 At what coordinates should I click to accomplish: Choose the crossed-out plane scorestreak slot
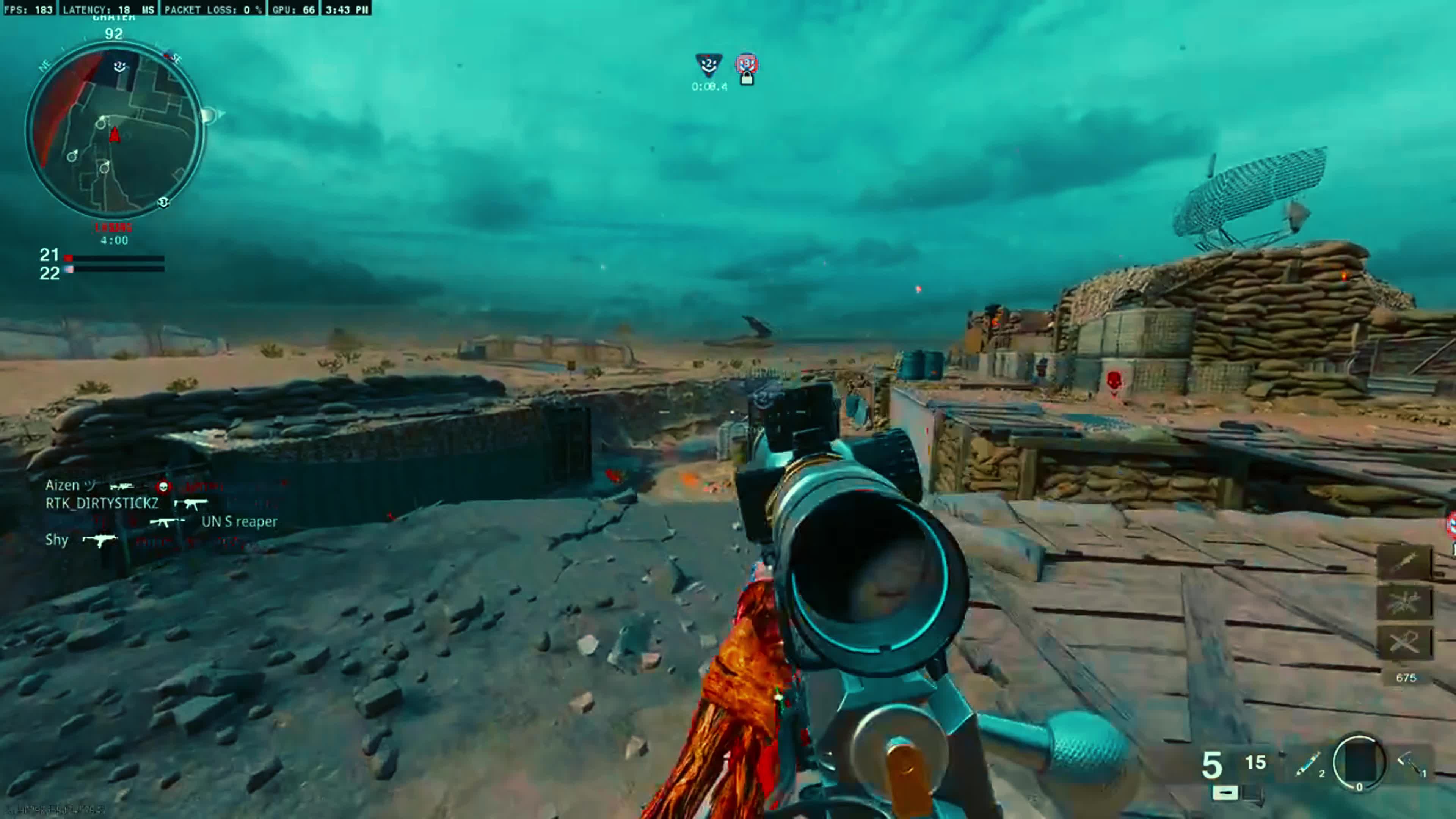(x=1404, y=642)
